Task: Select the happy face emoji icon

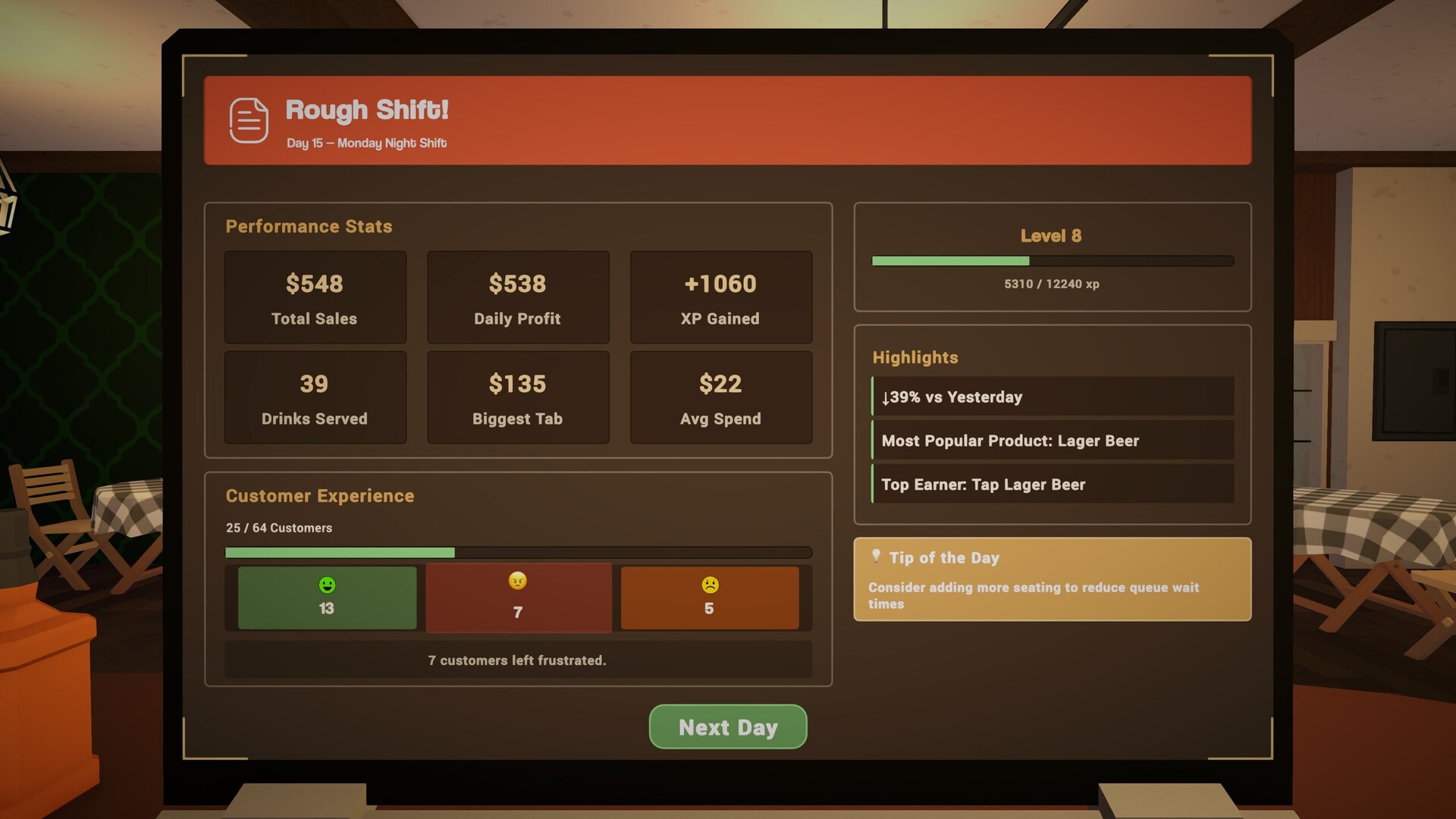Action: (x=326, y=584)
